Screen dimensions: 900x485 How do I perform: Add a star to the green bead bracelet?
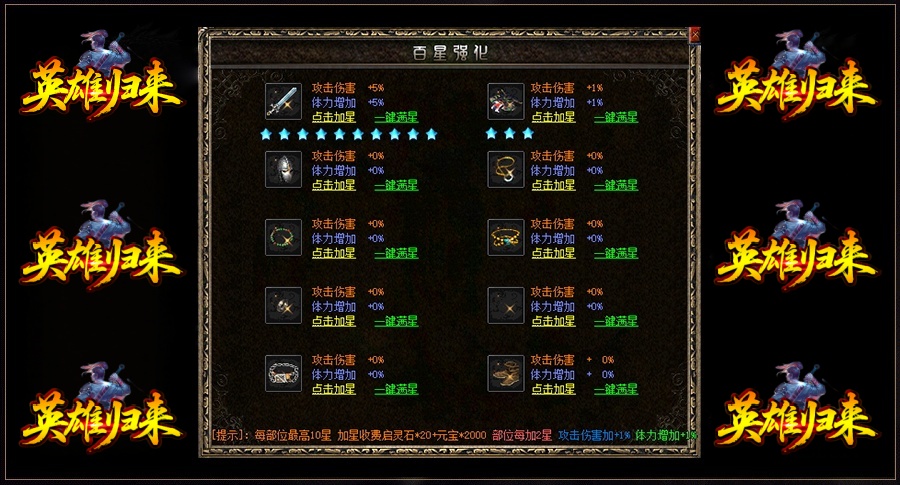tap(333, 253)
